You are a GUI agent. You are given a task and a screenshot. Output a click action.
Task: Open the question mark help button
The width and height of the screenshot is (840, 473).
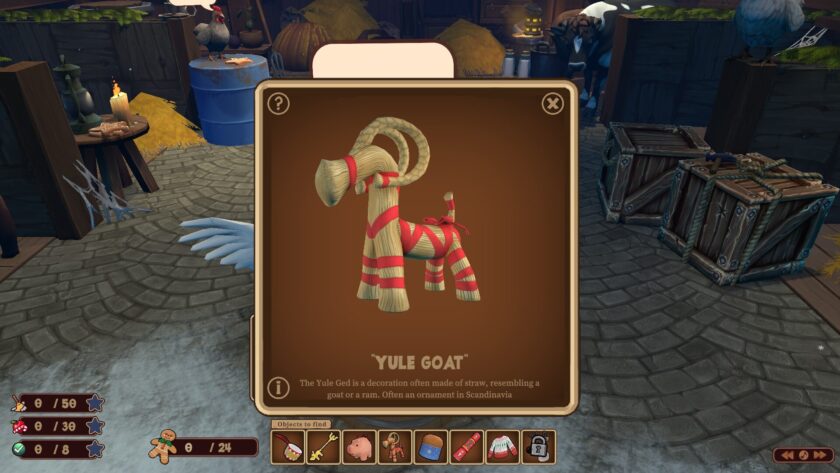coord(279,103)
